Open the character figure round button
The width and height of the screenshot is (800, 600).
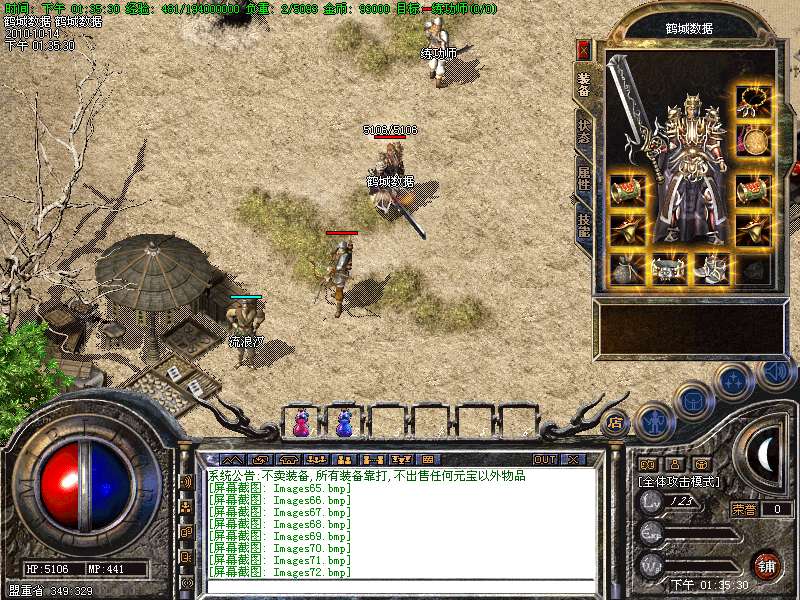click(652, 421)
